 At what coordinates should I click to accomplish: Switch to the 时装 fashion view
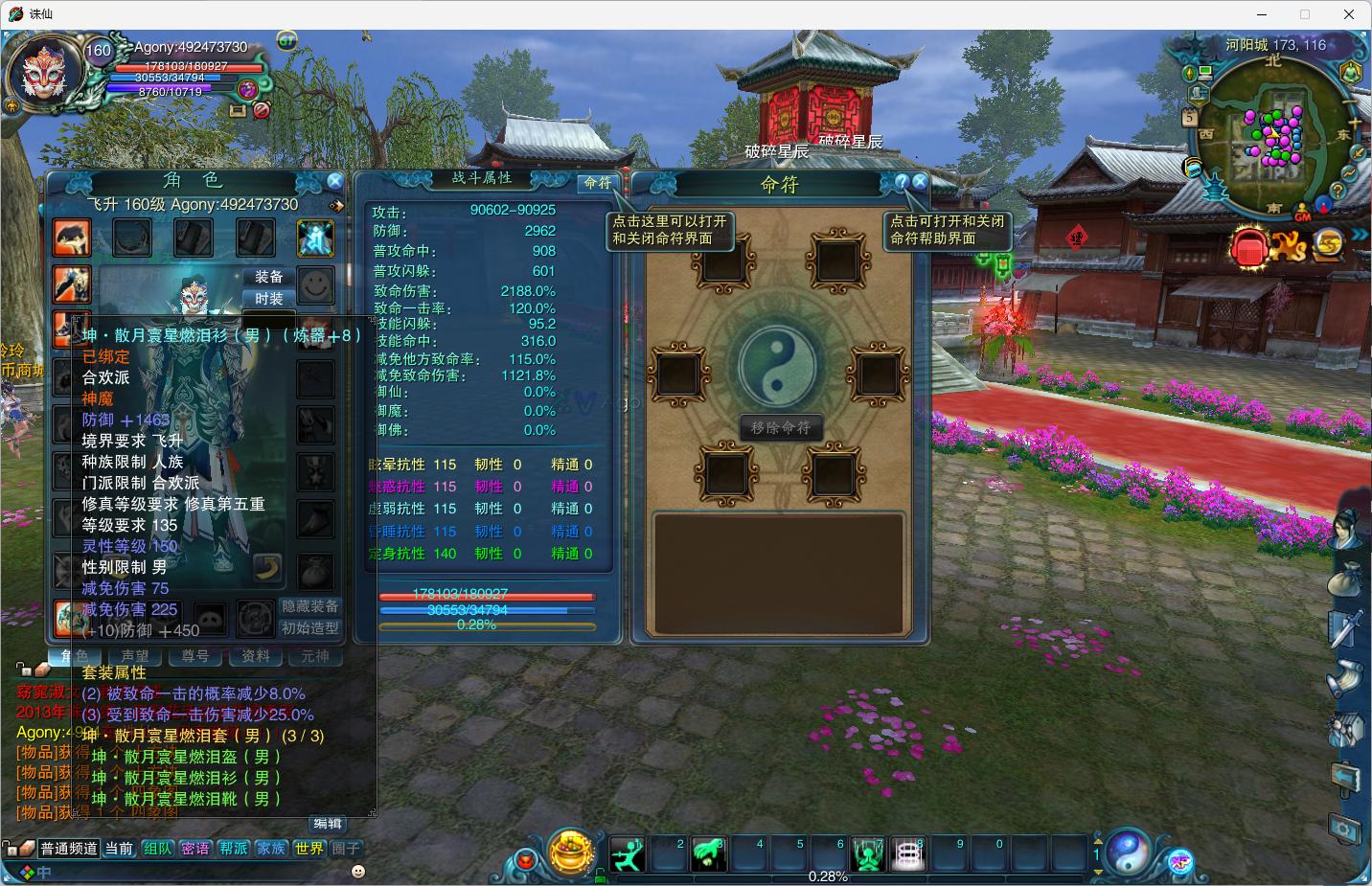(269, 299)
